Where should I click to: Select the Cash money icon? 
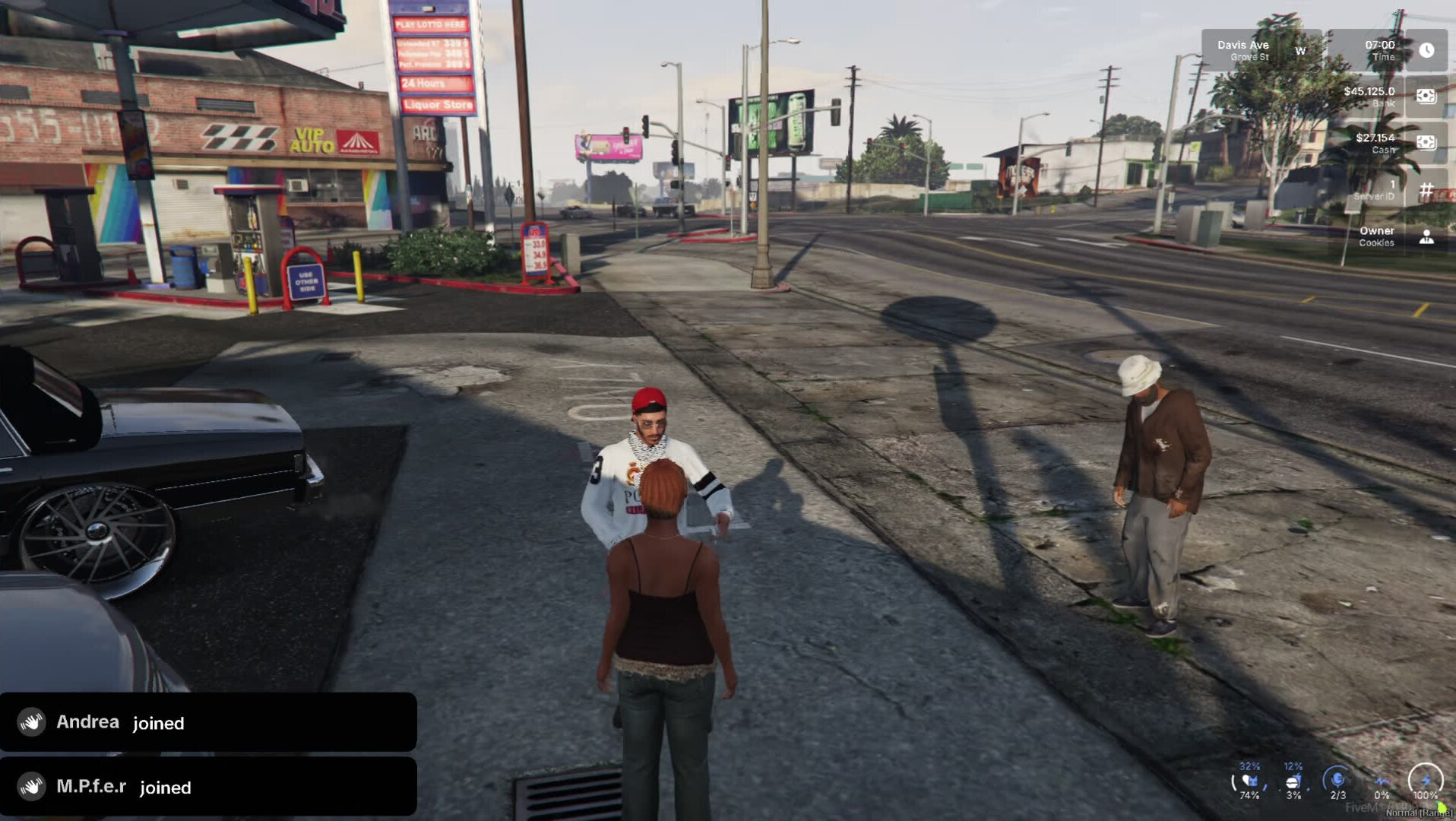[1426, 142]
